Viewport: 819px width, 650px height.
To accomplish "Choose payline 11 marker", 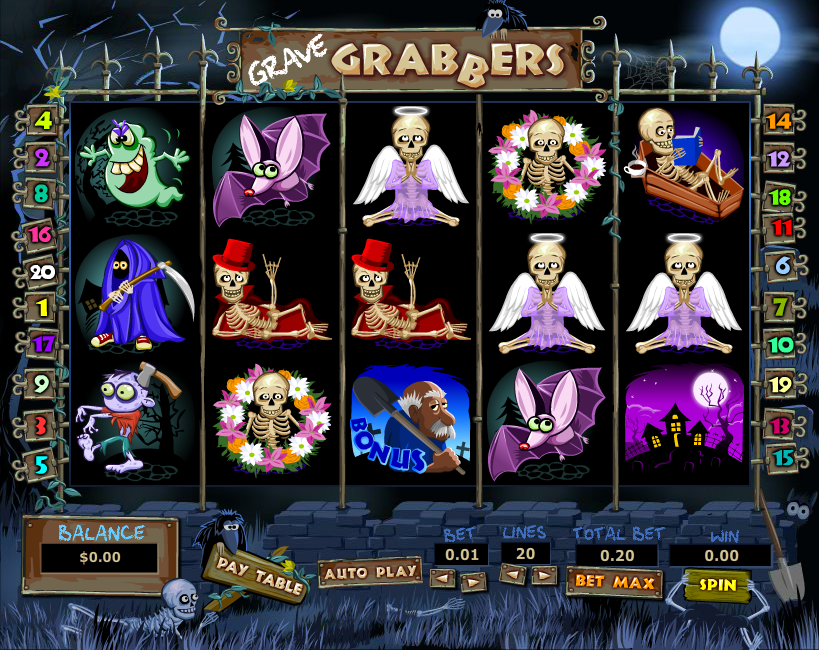I will [783, 227].
